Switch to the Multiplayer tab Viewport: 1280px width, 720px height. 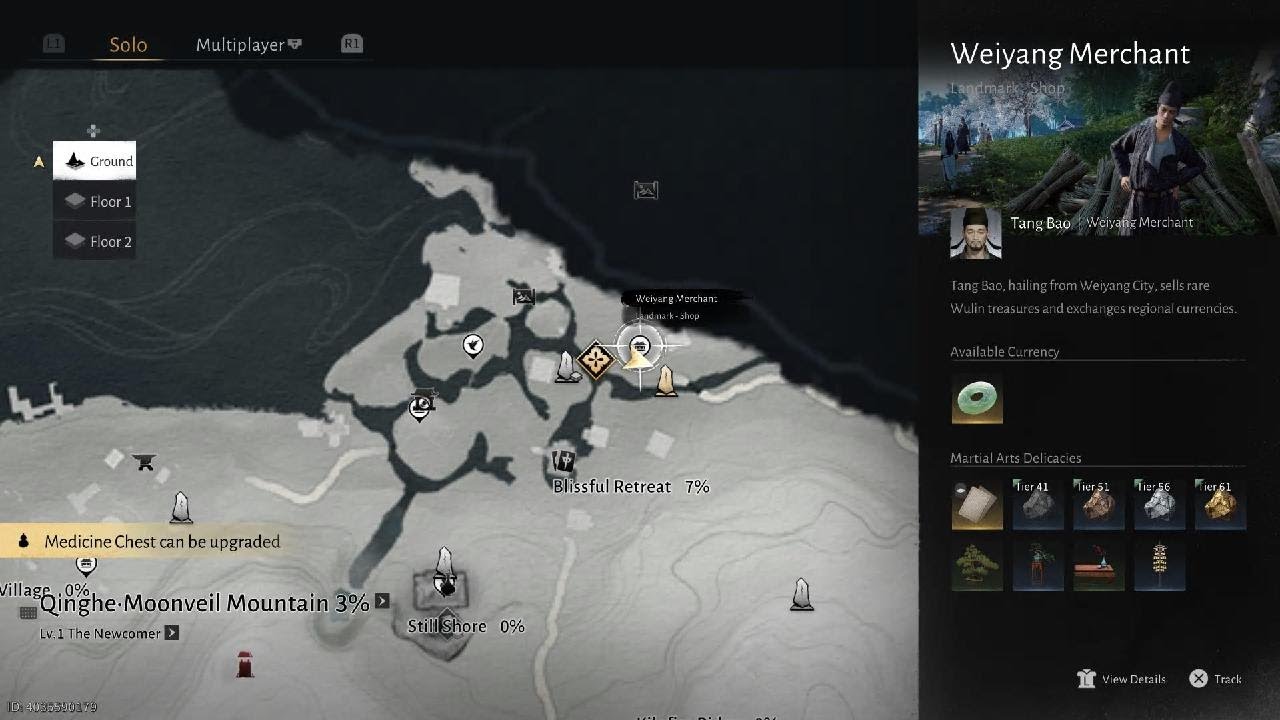(x=249, y=45)
